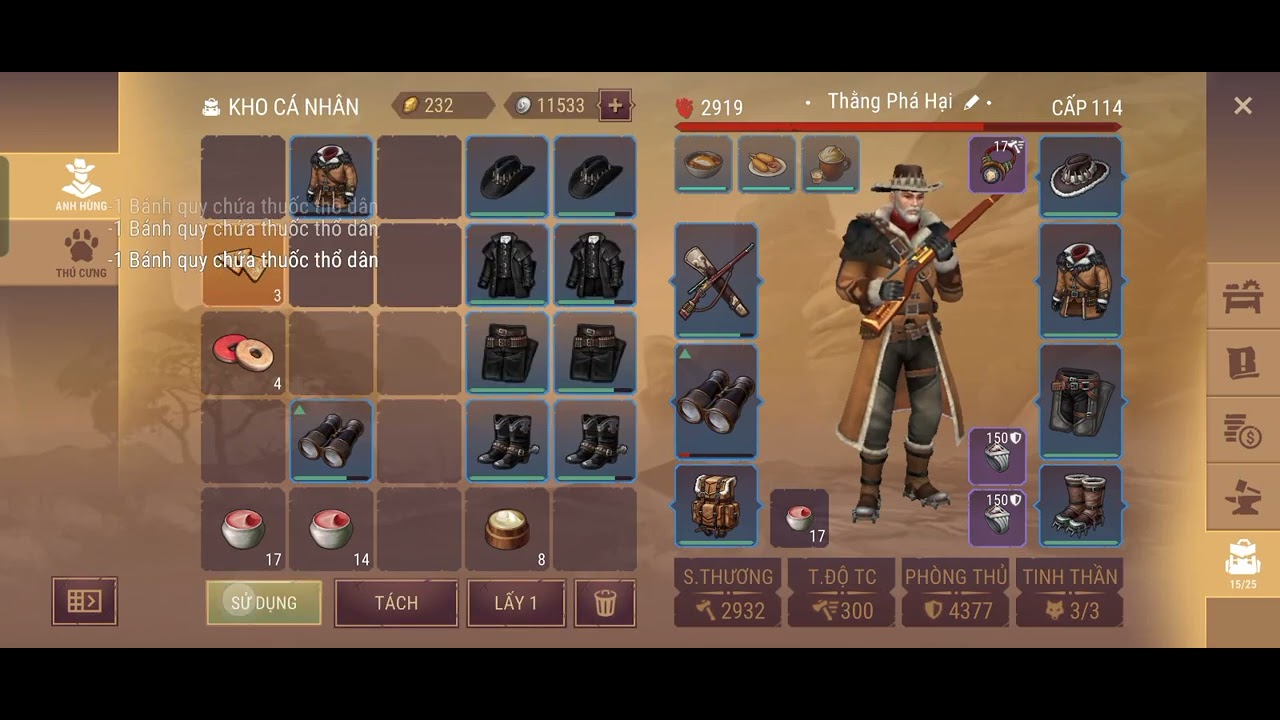Toggle the storage layout panel button
This screenshot has height=720, width=1280.
pyautogui.click(x=84, y=601)
